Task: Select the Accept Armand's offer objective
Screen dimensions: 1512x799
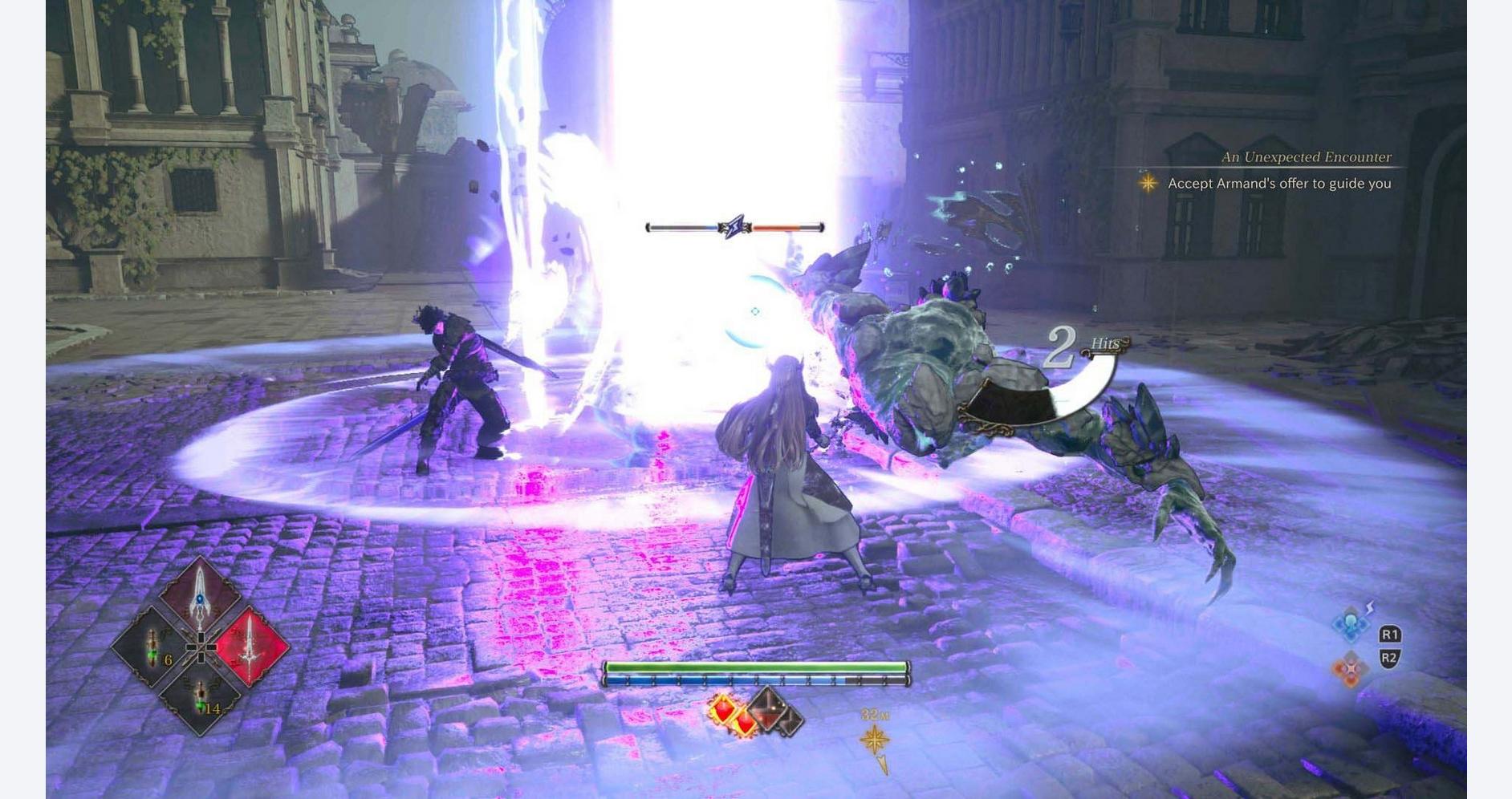Action: [x=1278, y=184]
